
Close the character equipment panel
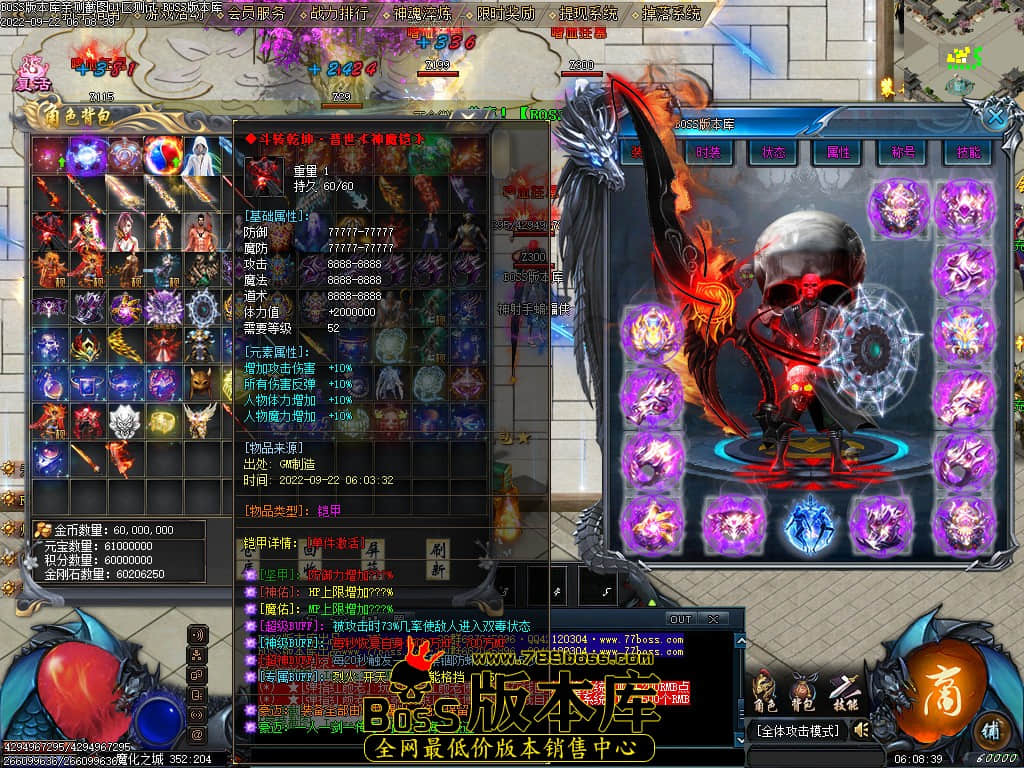click(995, 117)
